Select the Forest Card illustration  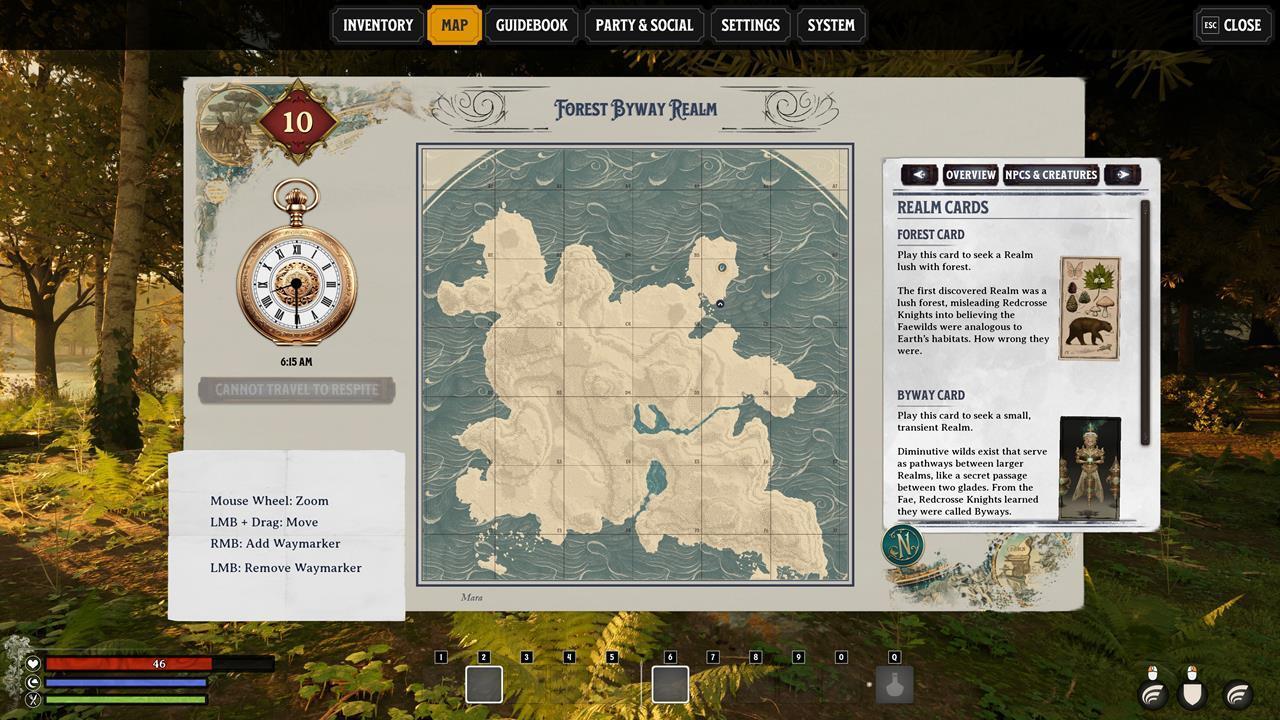point(1090,308)
